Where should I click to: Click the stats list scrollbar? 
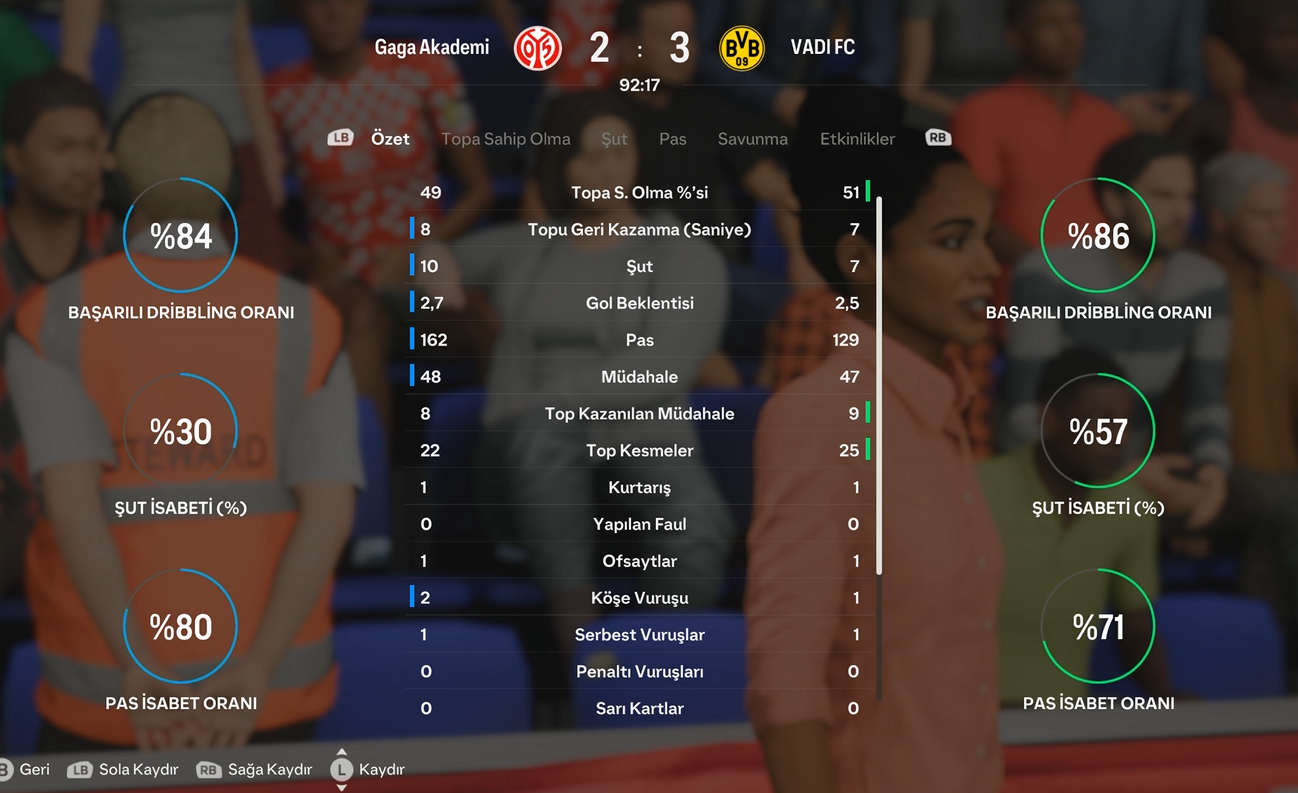pos(879,385)
